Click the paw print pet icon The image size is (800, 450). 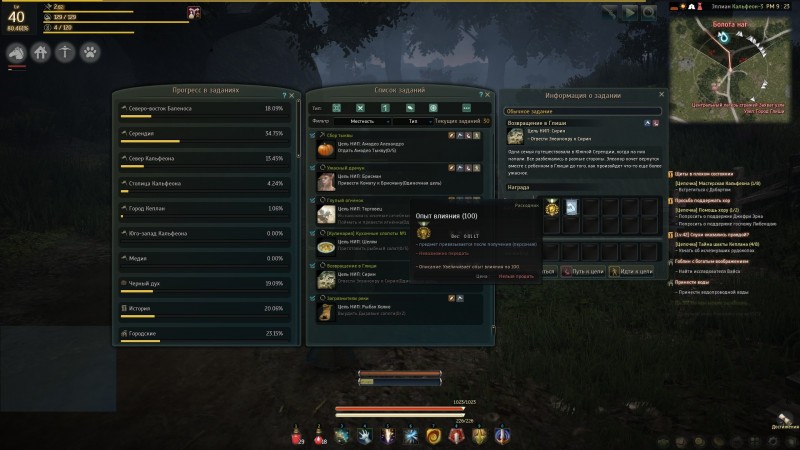(89, 51)
